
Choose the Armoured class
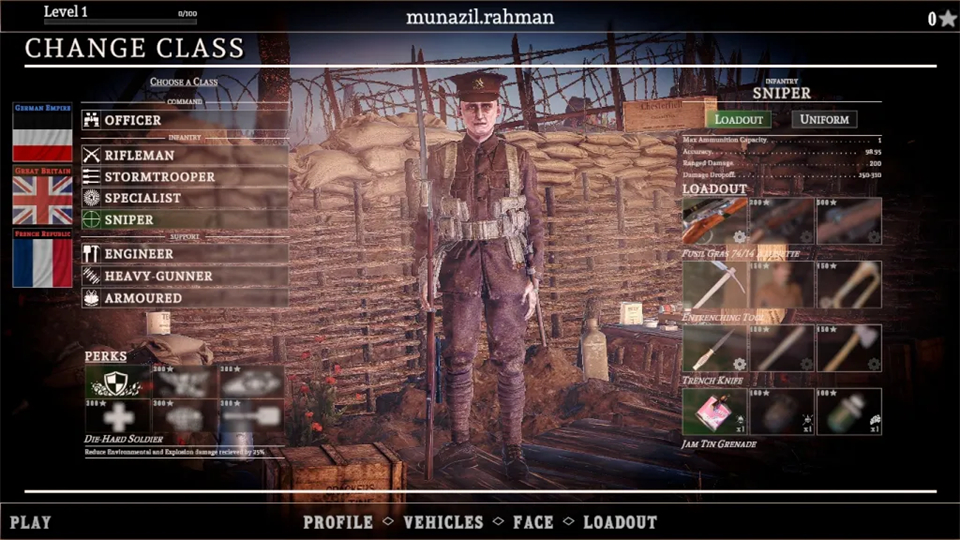[x=185, y=298]
